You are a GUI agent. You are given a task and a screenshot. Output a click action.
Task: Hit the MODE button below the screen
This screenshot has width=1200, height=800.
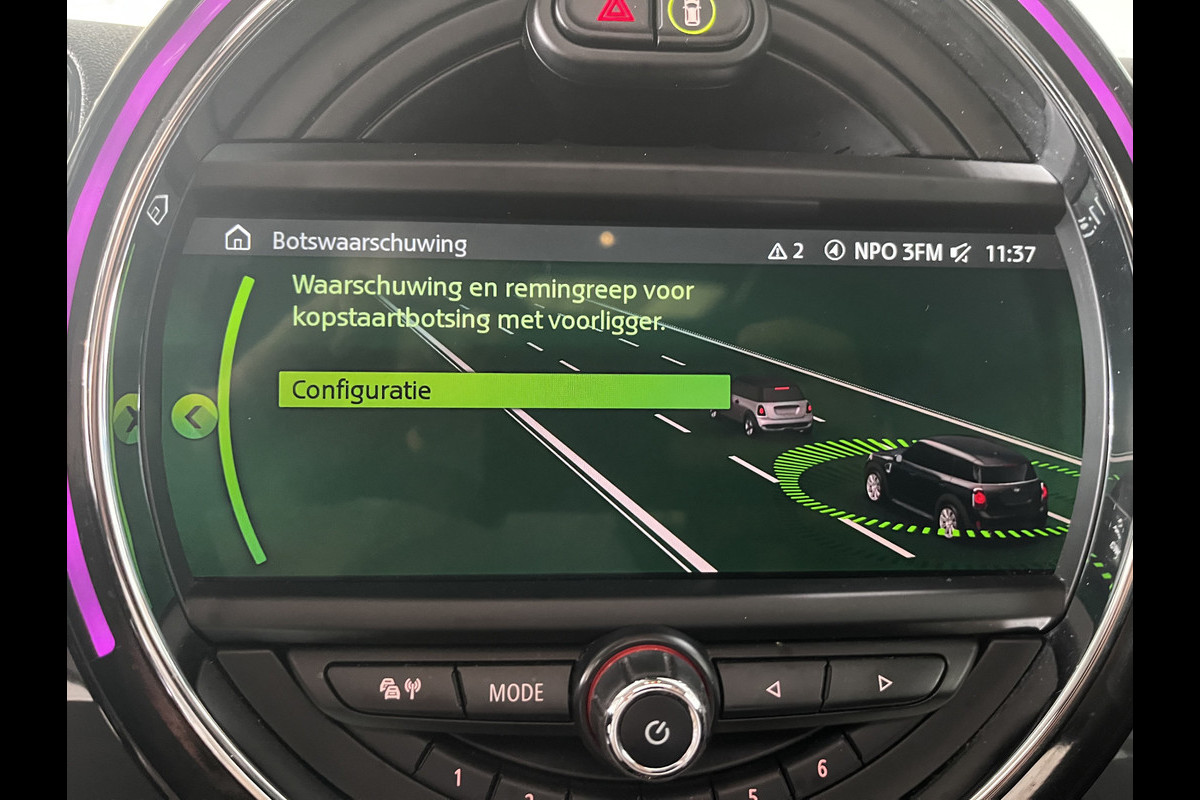click(x=516, y=692)
